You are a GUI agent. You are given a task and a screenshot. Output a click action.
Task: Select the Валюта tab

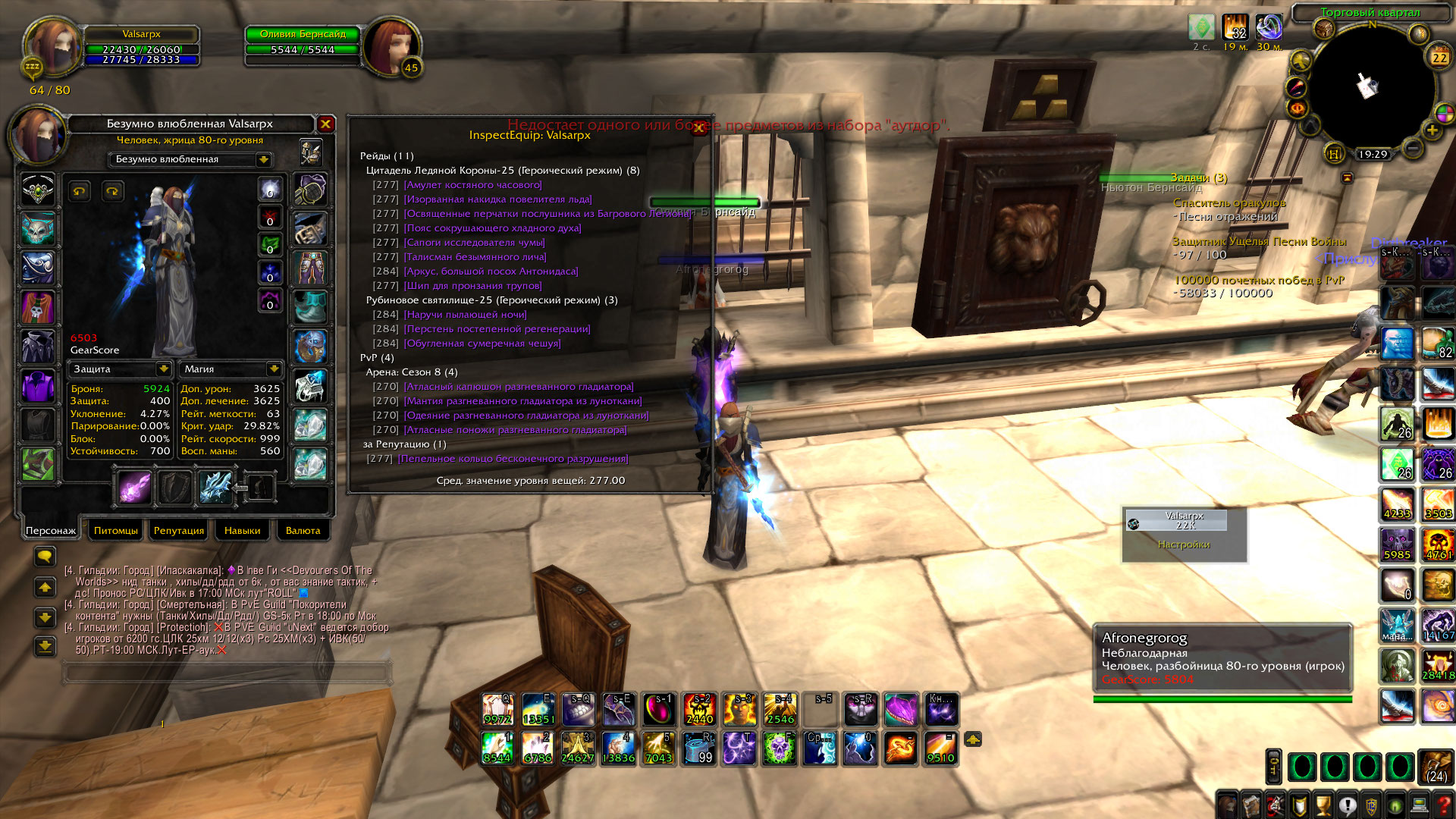click(x=303, y=531)
